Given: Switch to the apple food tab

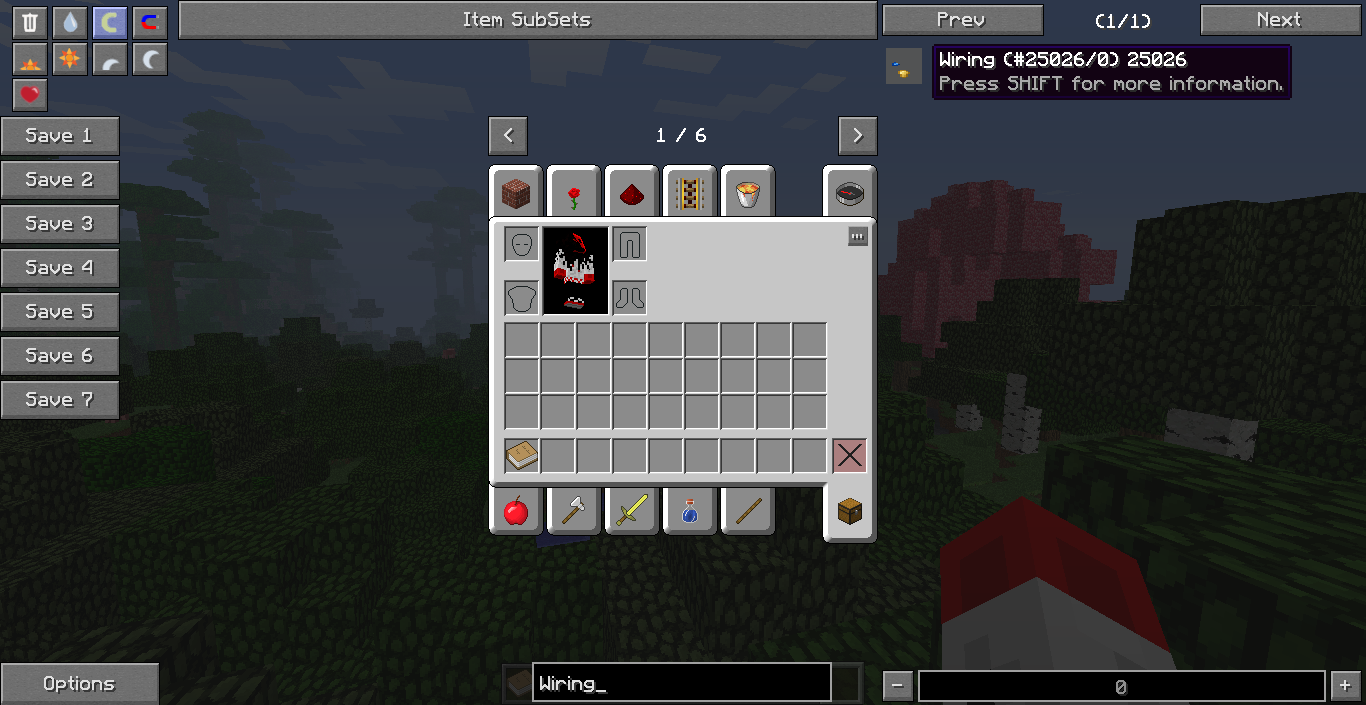Looking at the screenshot, I should click(516, 511).
